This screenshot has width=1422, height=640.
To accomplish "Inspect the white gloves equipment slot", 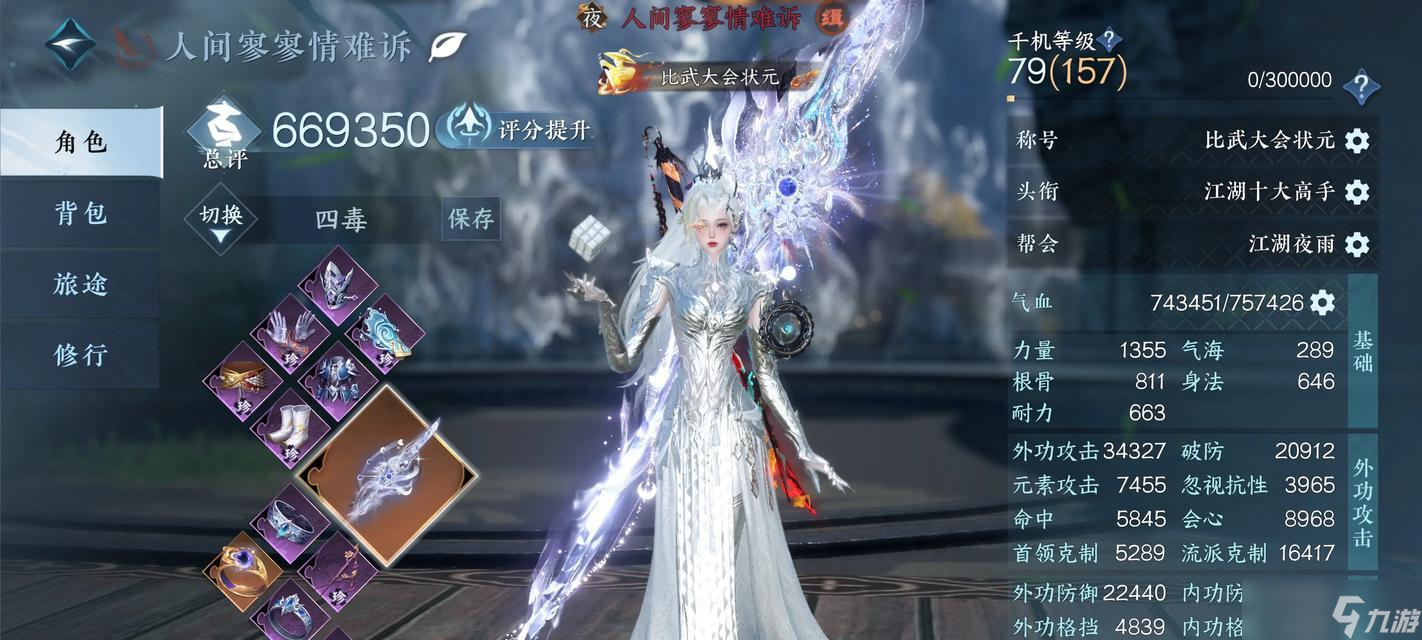I will [x=290, y=331].
